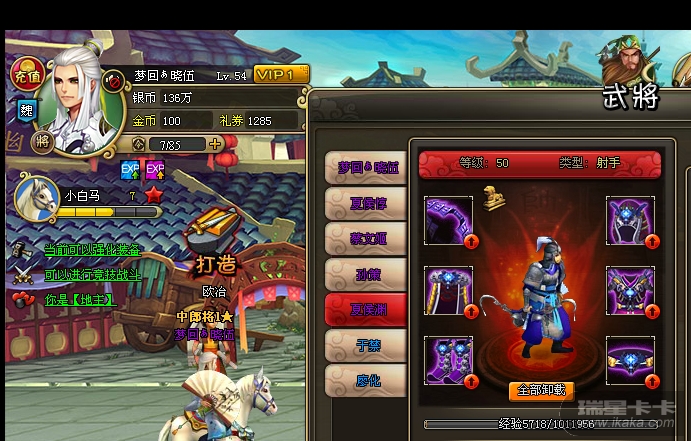The width and height of the screenshot is (691, 441).
Task: Add more stamina with the plus button
Action: (x=215, y=144)
